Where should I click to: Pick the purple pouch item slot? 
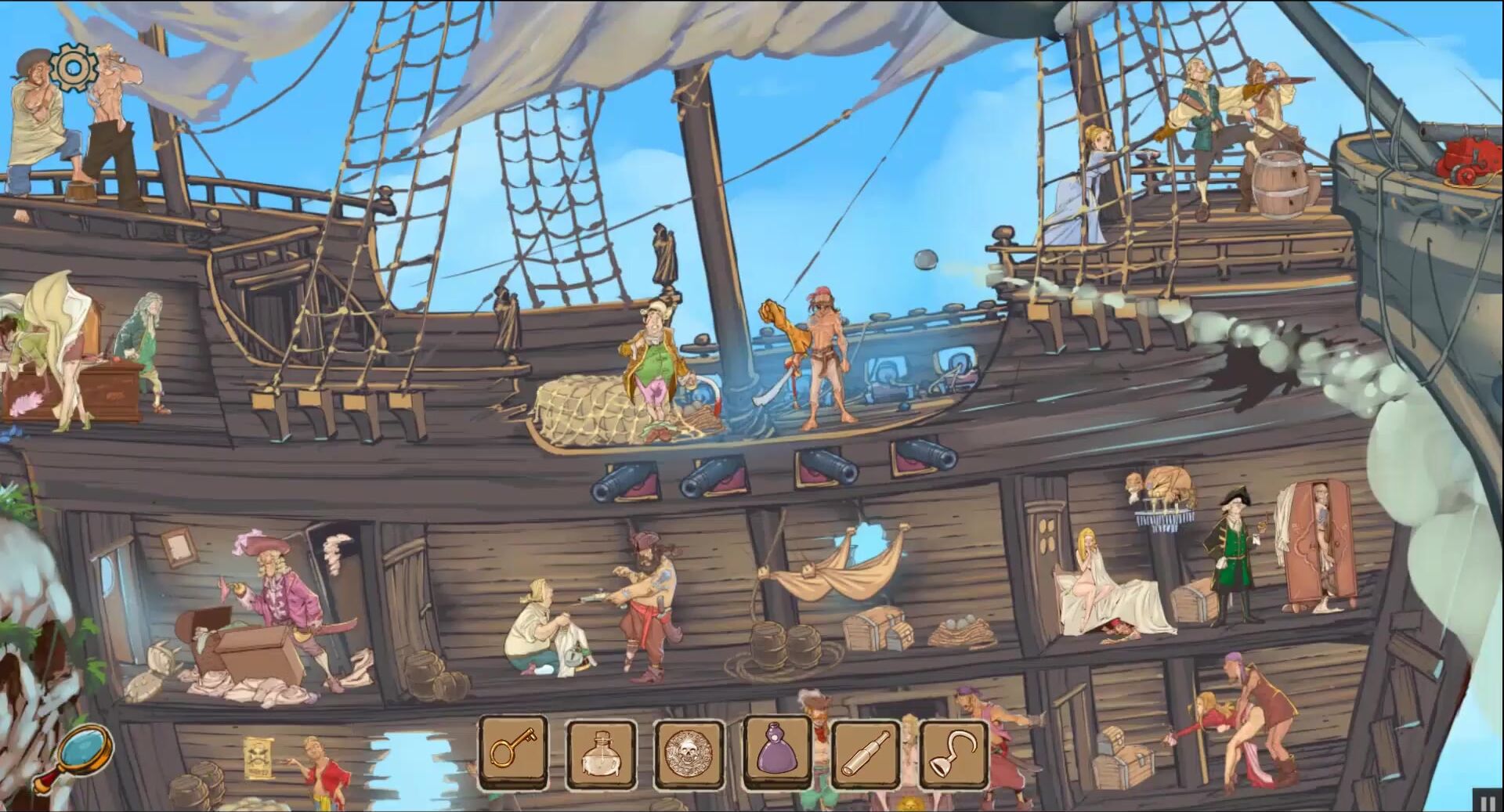coord(776,752)
